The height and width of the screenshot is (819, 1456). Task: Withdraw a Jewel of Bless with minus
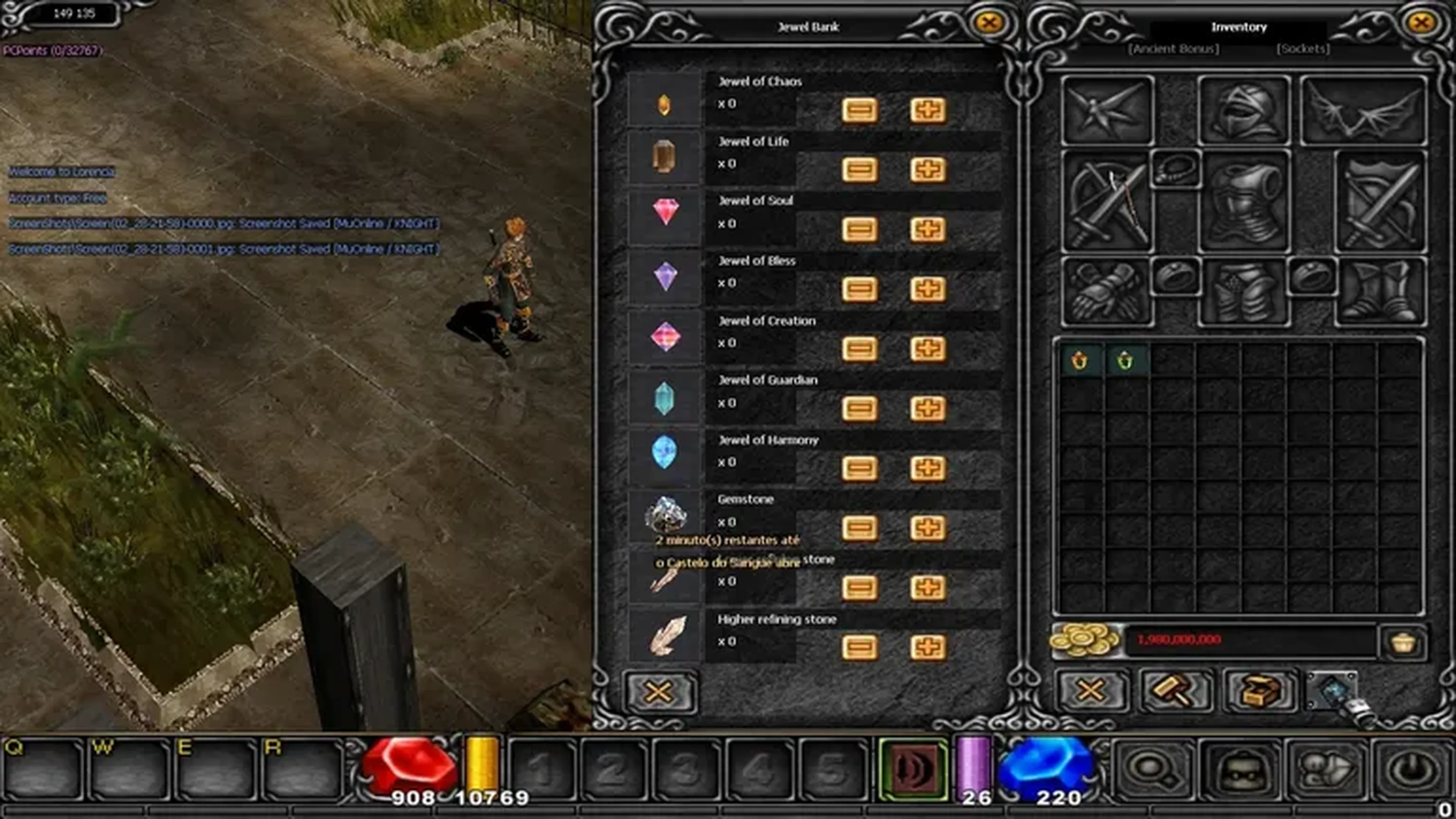pyautogui.click(x=859, y=289)
